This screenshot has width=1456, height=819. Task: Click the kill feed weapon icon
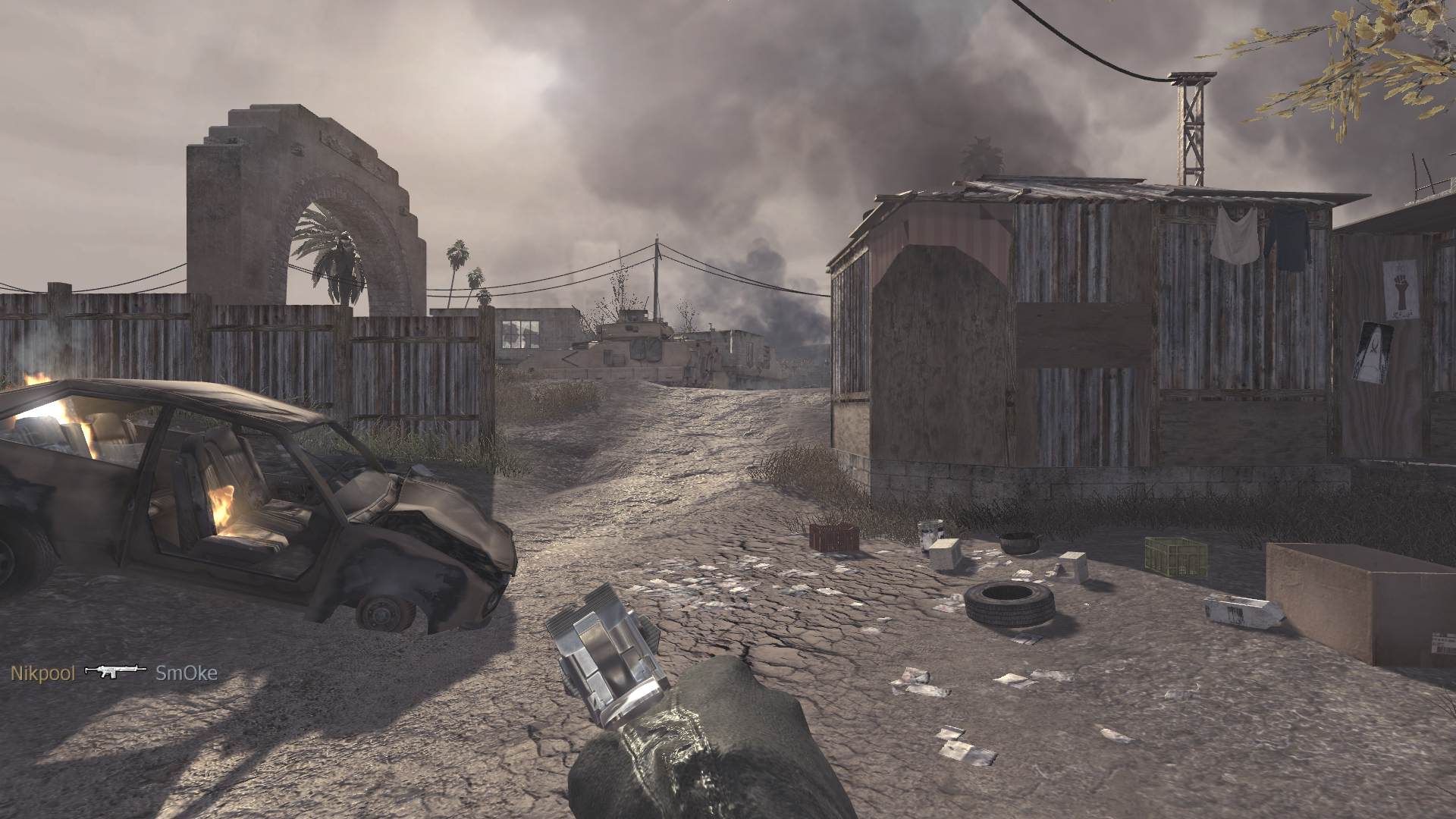point(115,671)
